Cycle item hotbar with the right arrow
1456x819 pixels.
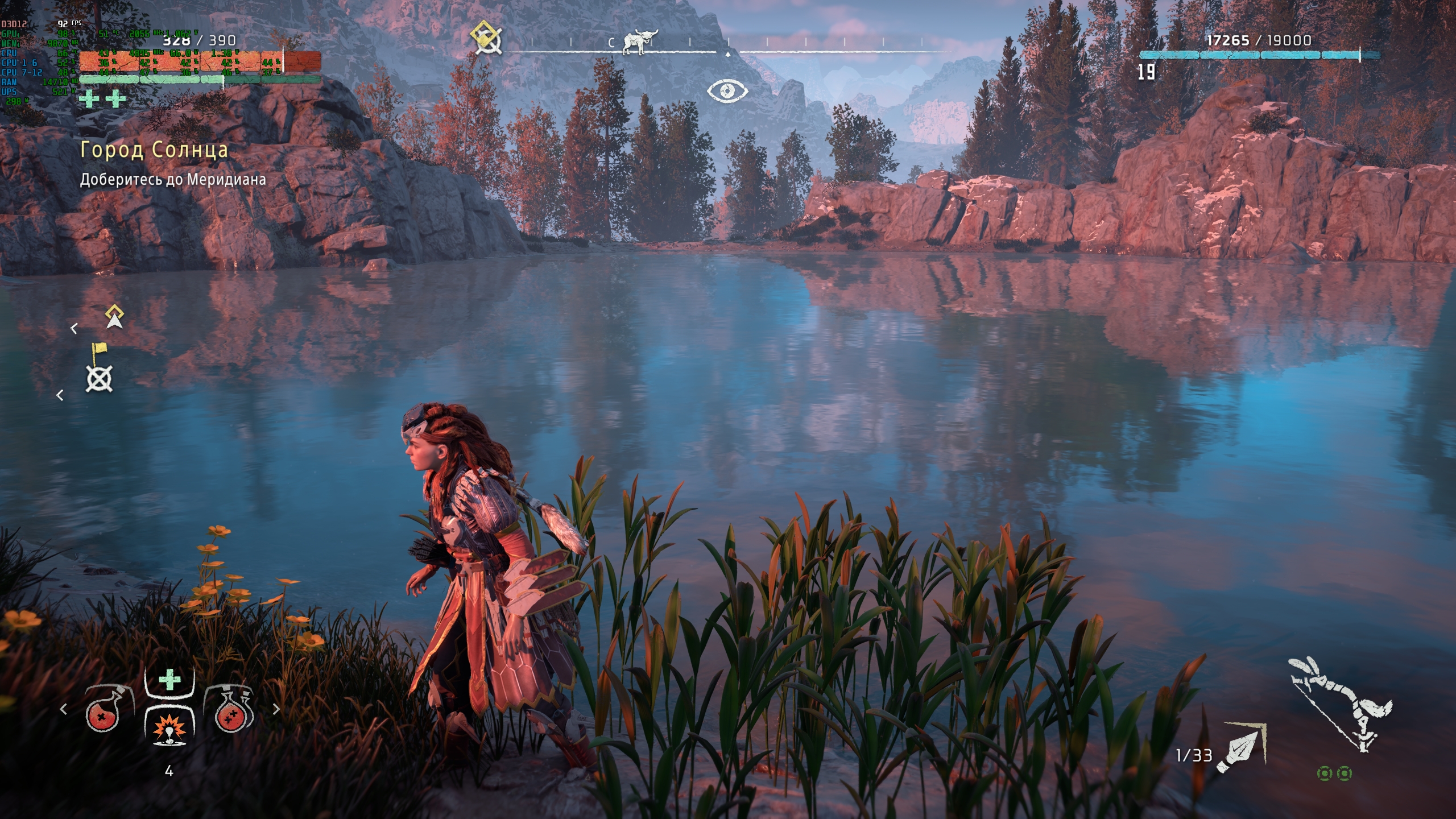click(x=276, y=709)
